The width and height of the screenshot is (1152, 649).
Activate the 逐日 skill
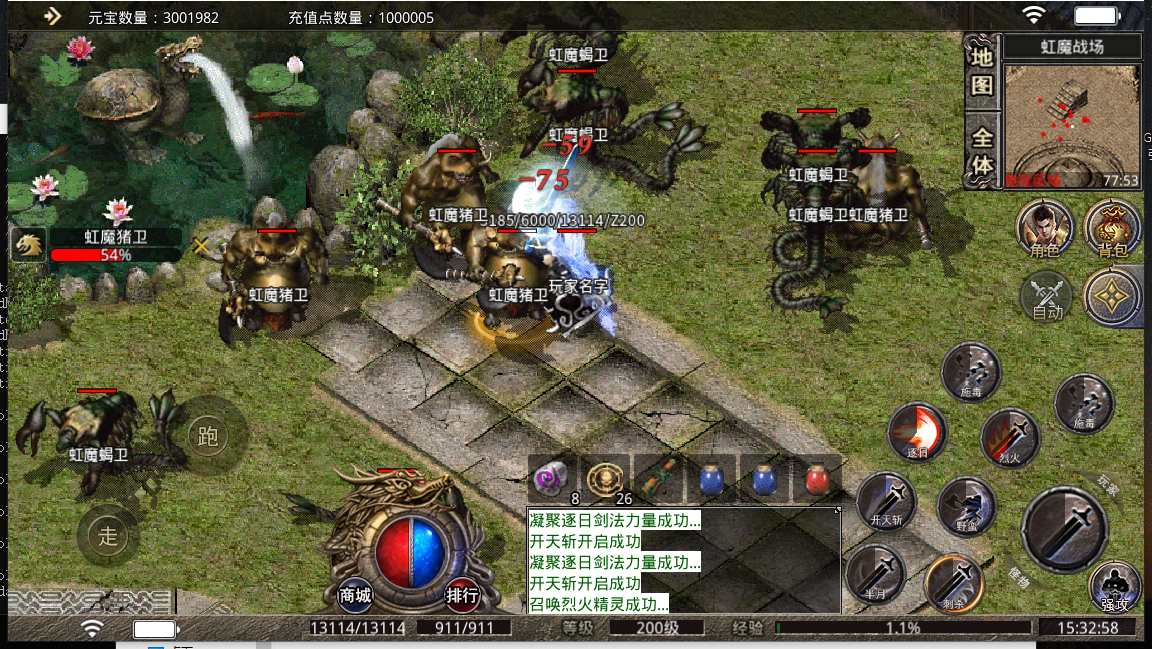917,432
